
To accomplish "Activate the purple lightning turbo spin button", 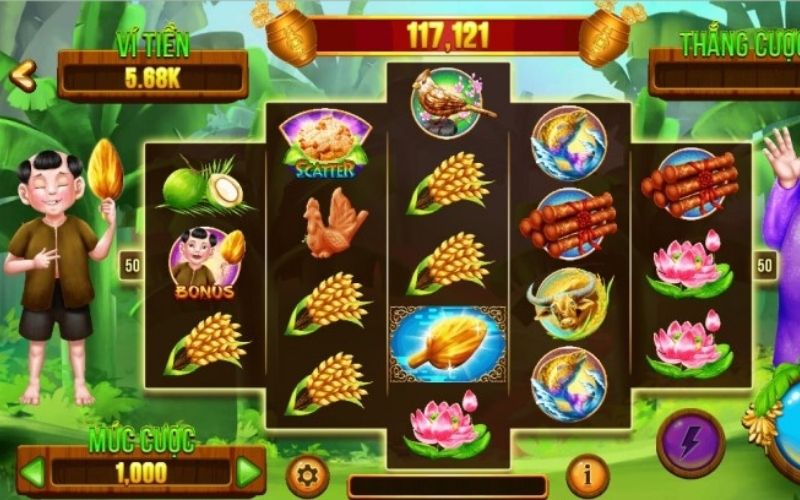I will 691,443.
